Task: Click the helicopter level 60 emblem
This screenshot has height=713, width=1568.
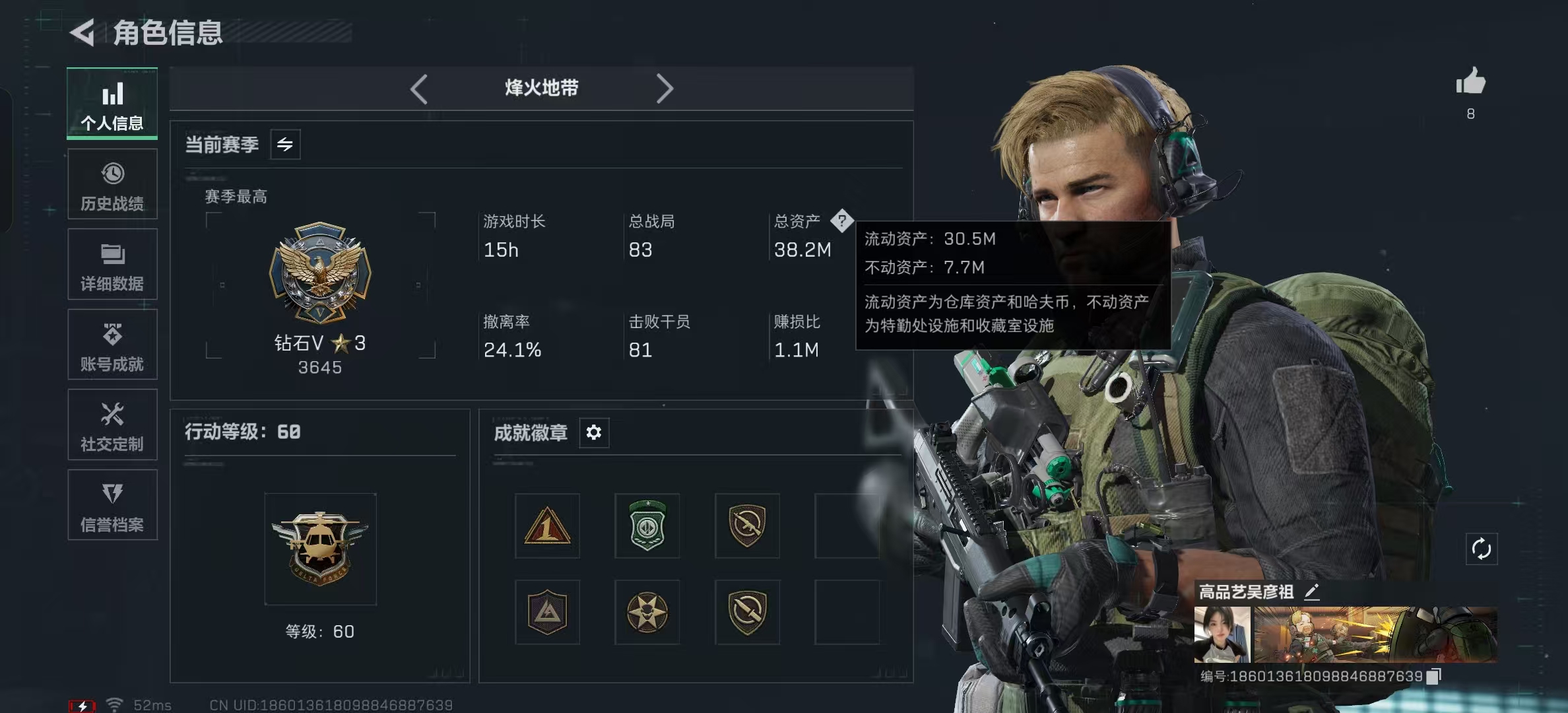Action: tap(320, 549)
